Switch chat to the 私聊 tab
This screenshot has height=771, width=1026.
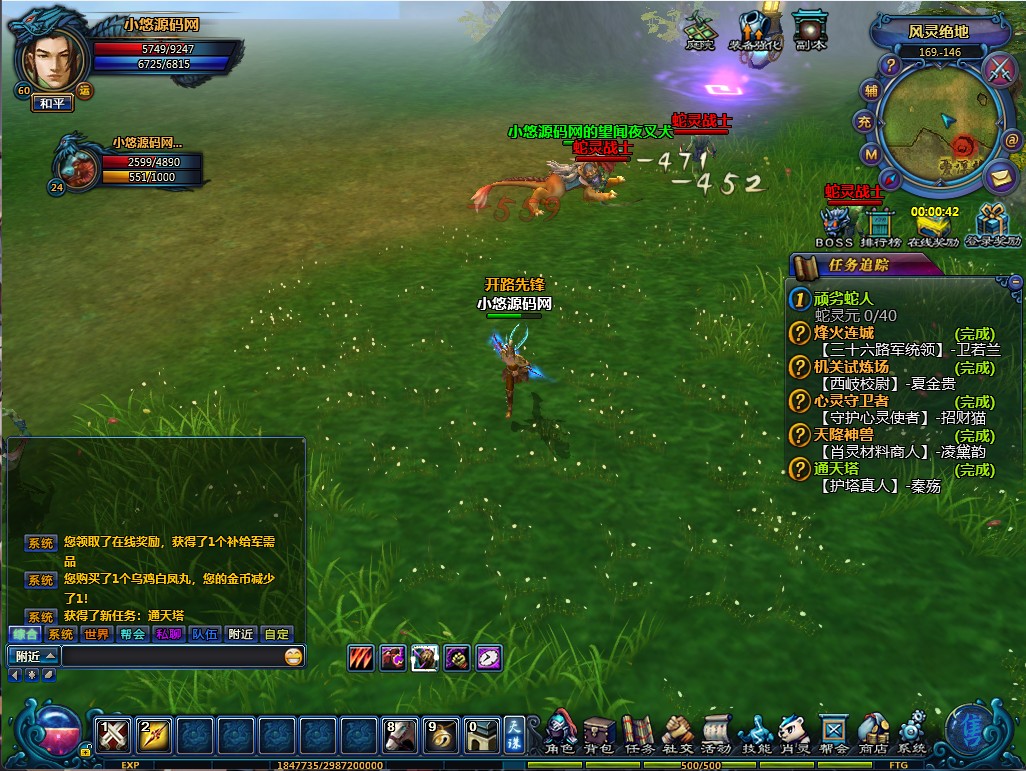(x=168, y=634)
